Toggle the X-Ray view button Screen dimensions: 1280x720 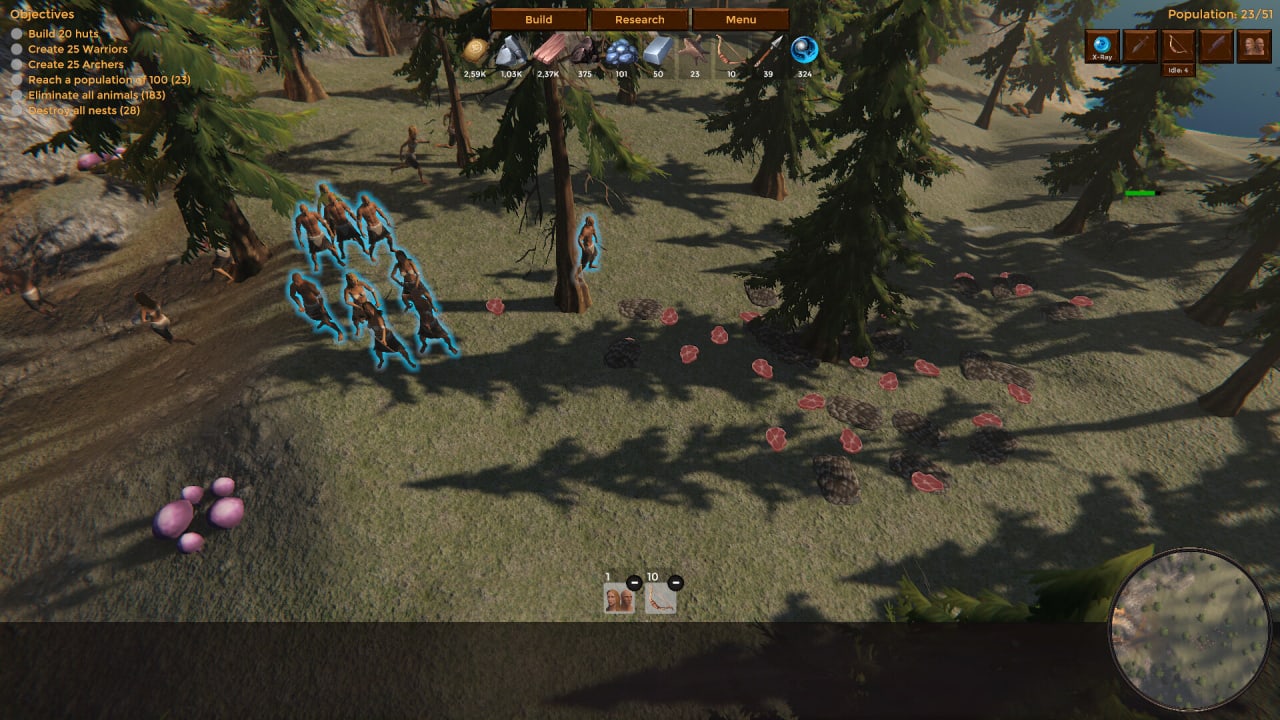point(1102,46)
